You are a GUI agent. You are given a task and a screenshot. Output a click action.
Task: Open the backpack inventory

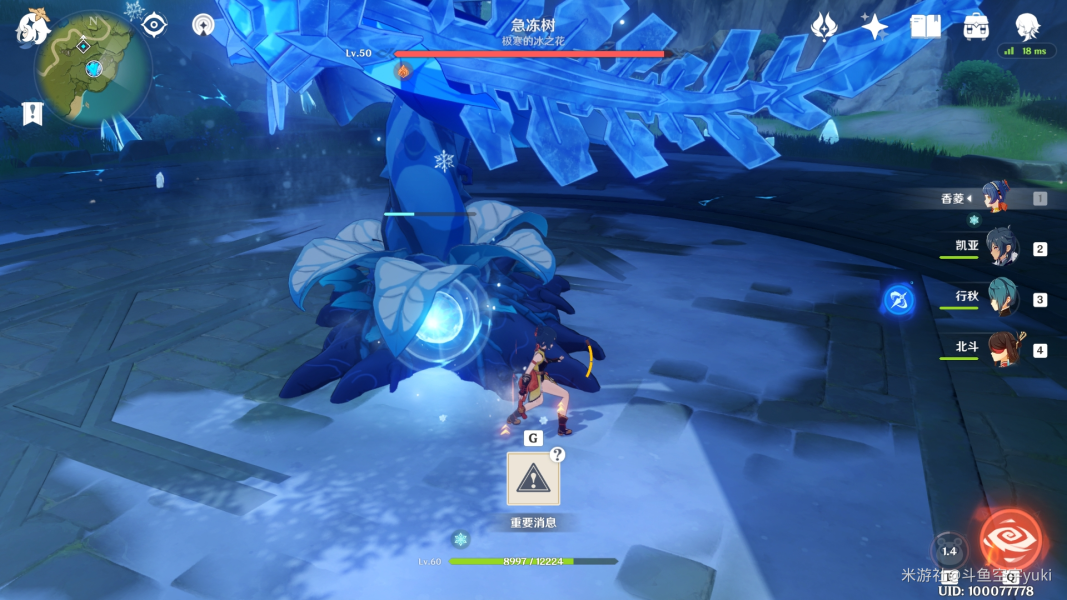(976, 27)
